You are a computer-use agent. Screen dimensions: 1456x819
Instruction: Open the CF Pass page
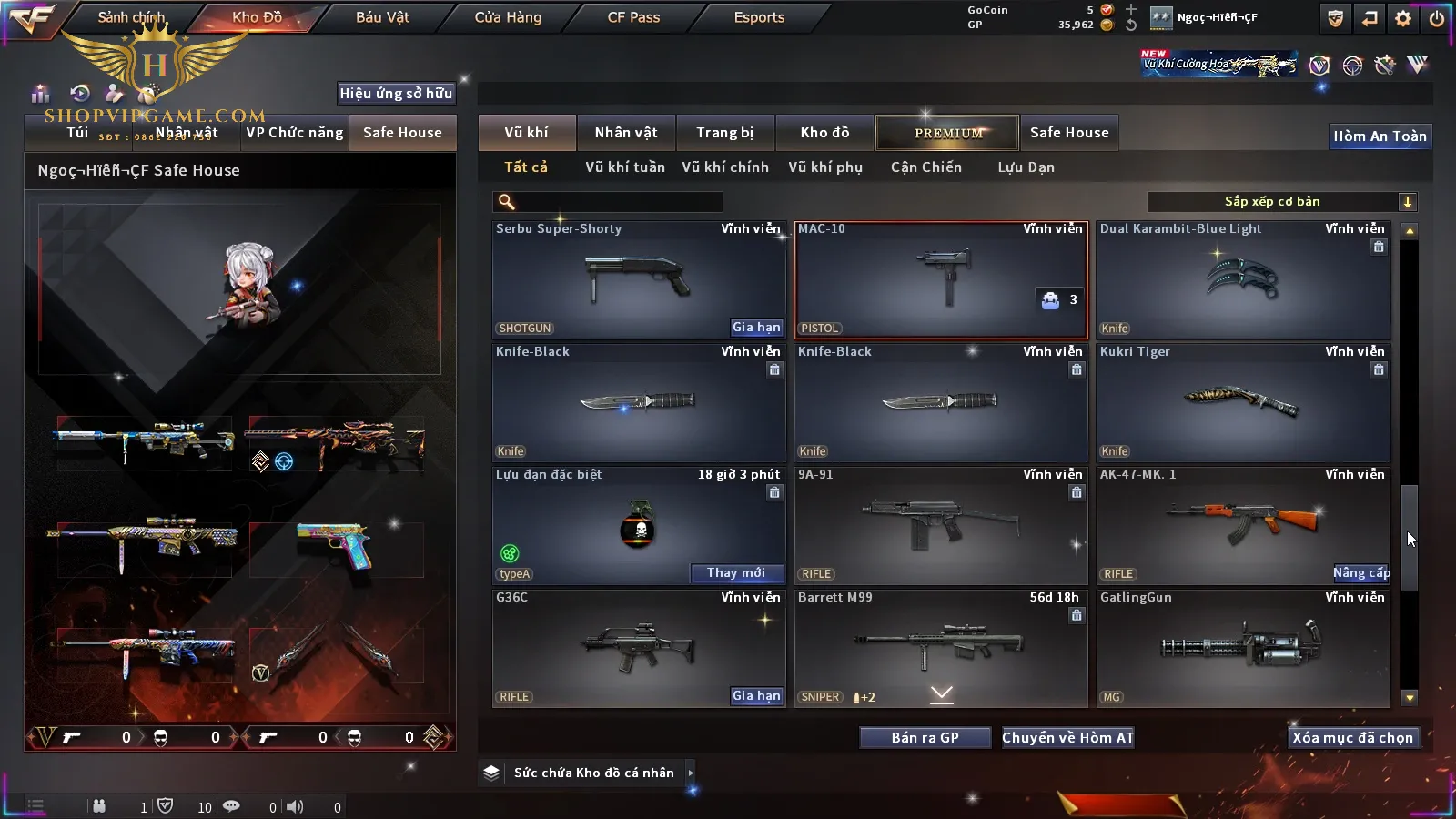point(633,17)
